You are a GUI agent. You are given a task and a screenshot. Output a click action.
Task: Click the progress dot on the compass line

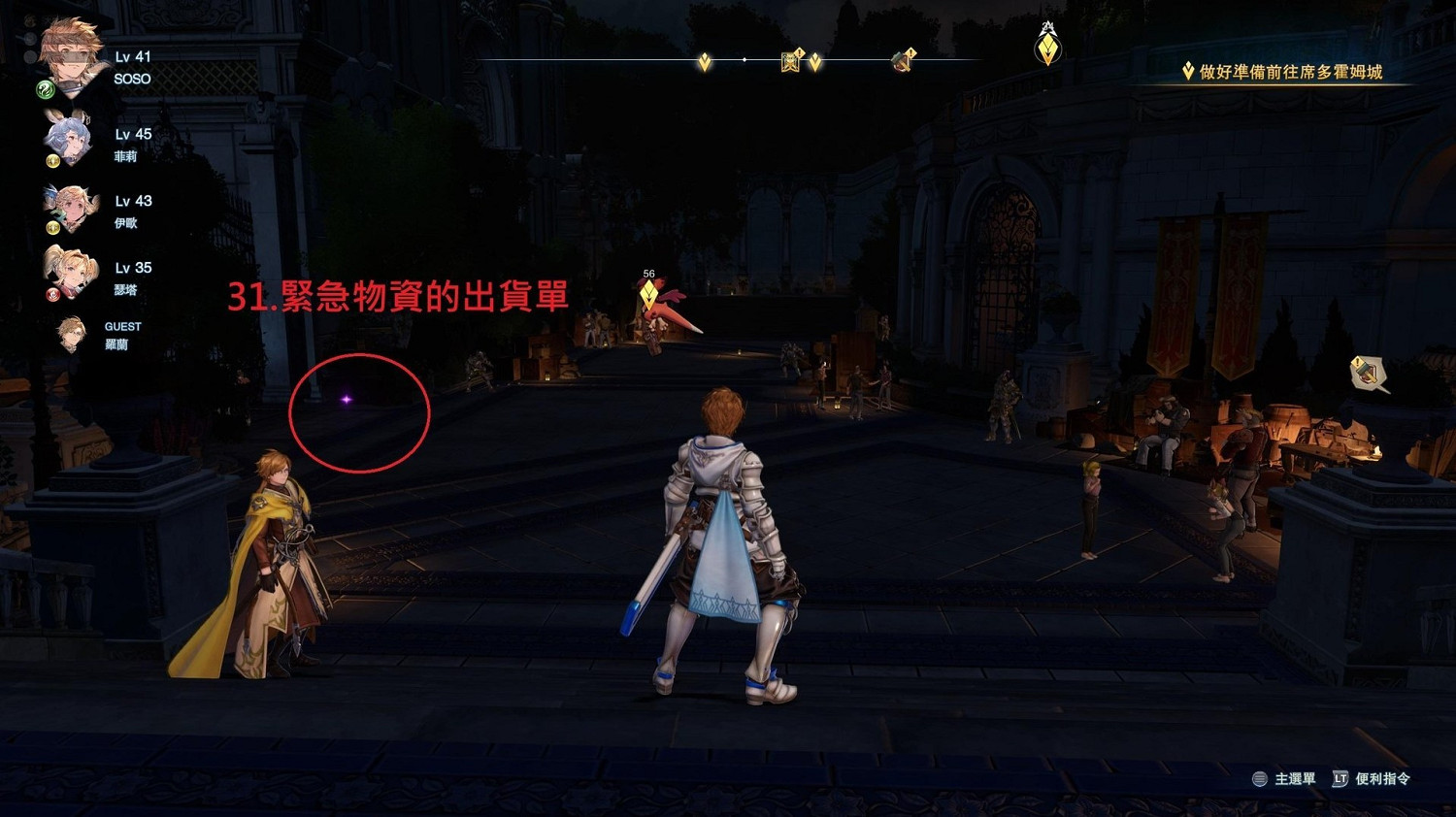coord(744,59)
